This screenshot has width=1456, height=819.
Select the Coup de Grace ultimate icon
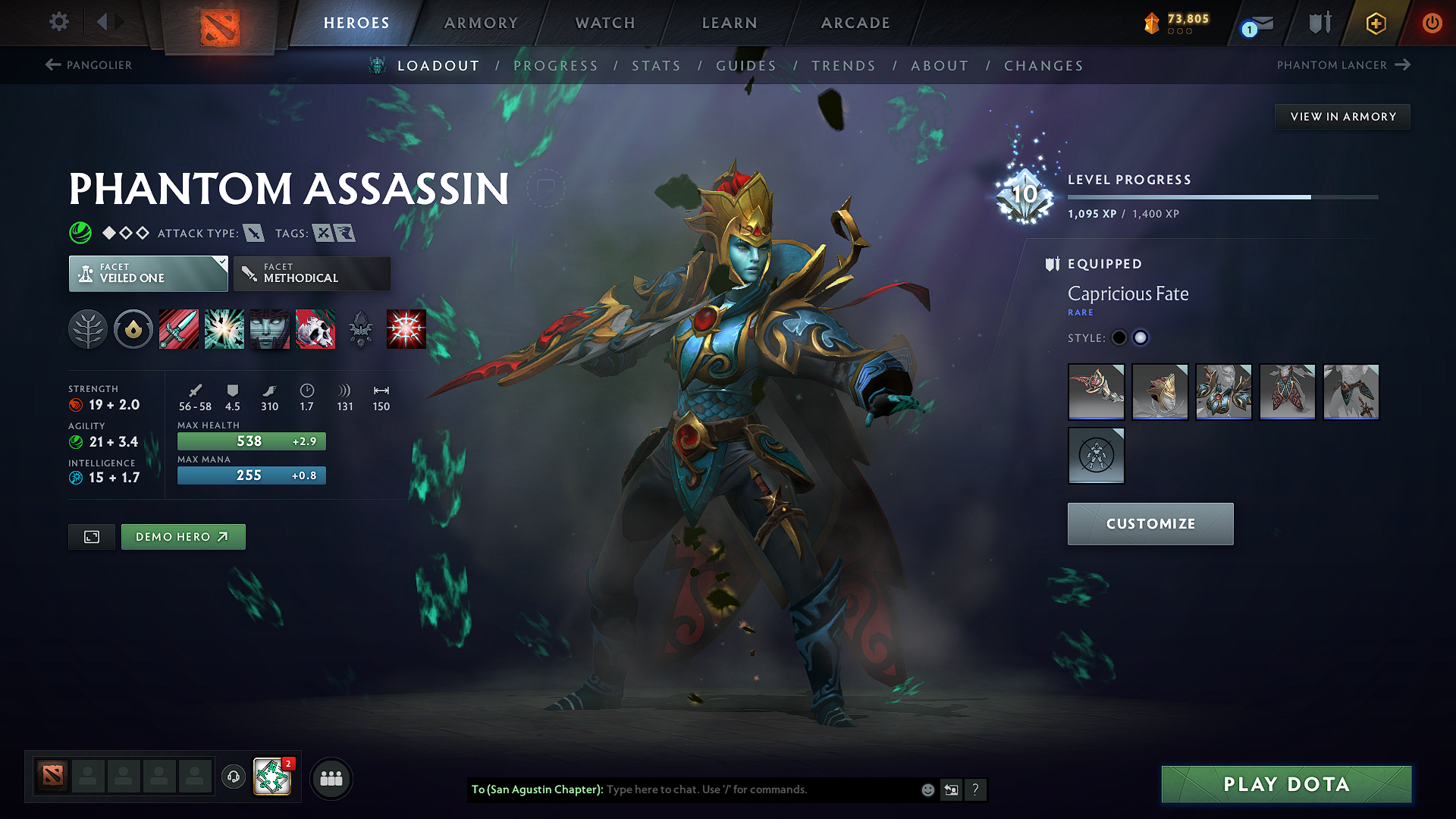pyautogui.click(x=406, y=328)
